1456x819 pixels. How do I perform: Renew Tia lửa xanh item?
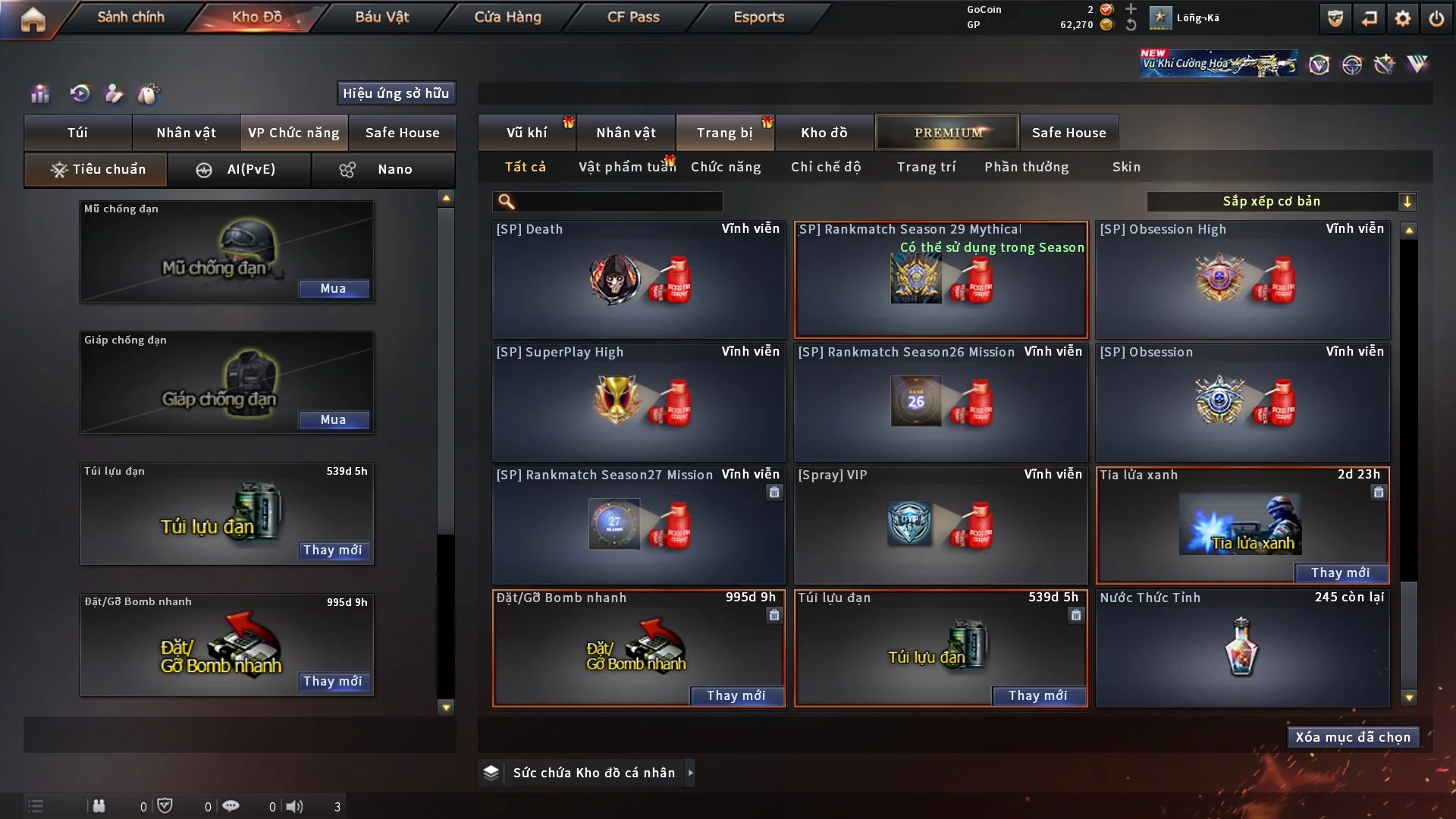pyautogui.click(x=1340, y=573)
